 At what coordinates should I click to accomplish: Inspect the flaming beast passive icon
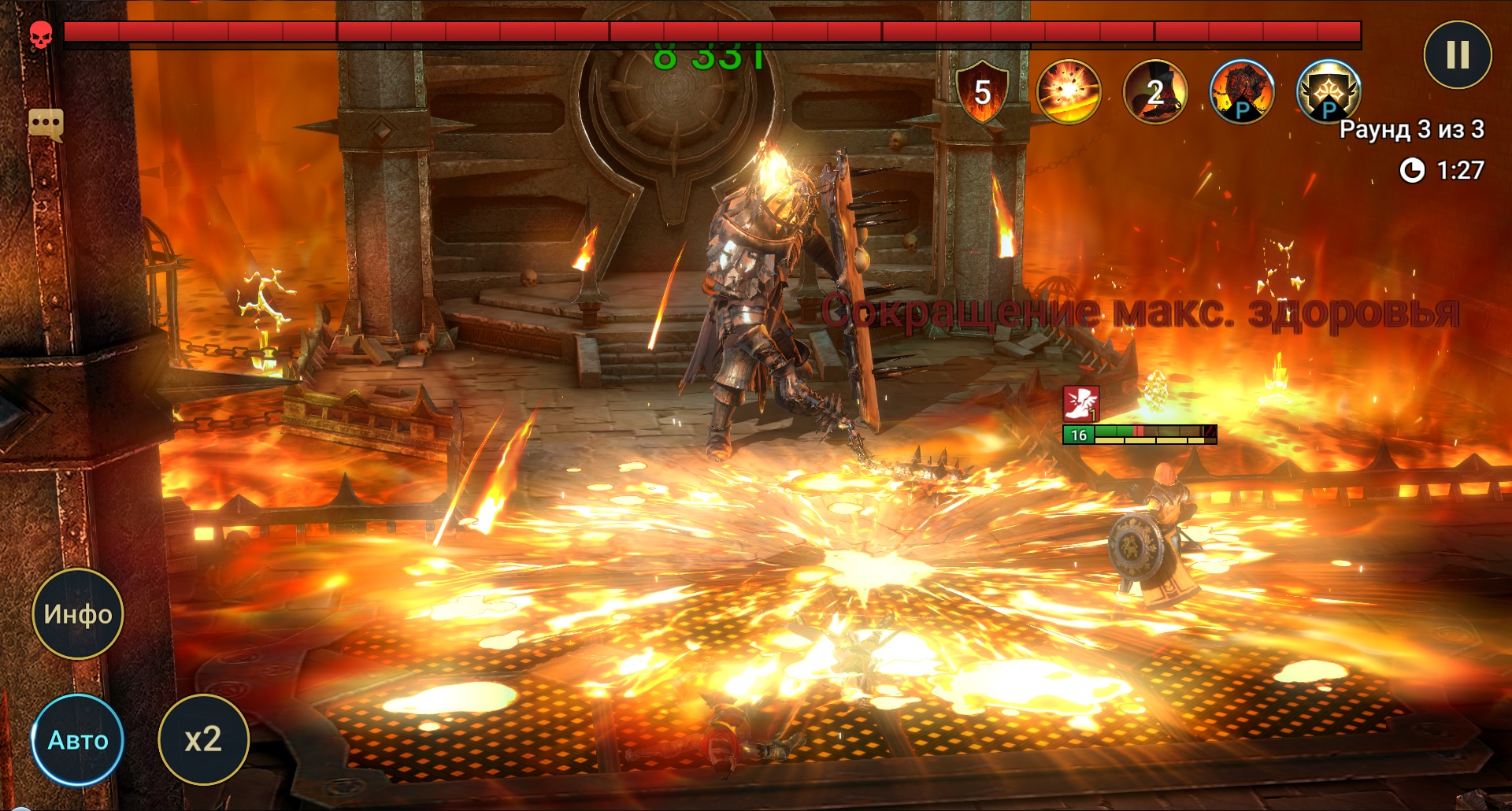click(x=1241, y=91)
